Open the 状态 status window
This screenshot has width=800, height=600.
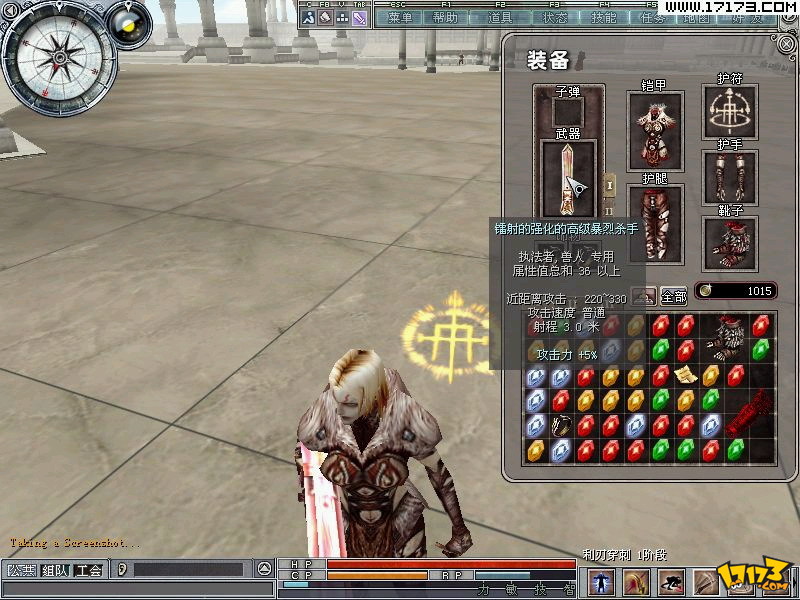(554, 18)
